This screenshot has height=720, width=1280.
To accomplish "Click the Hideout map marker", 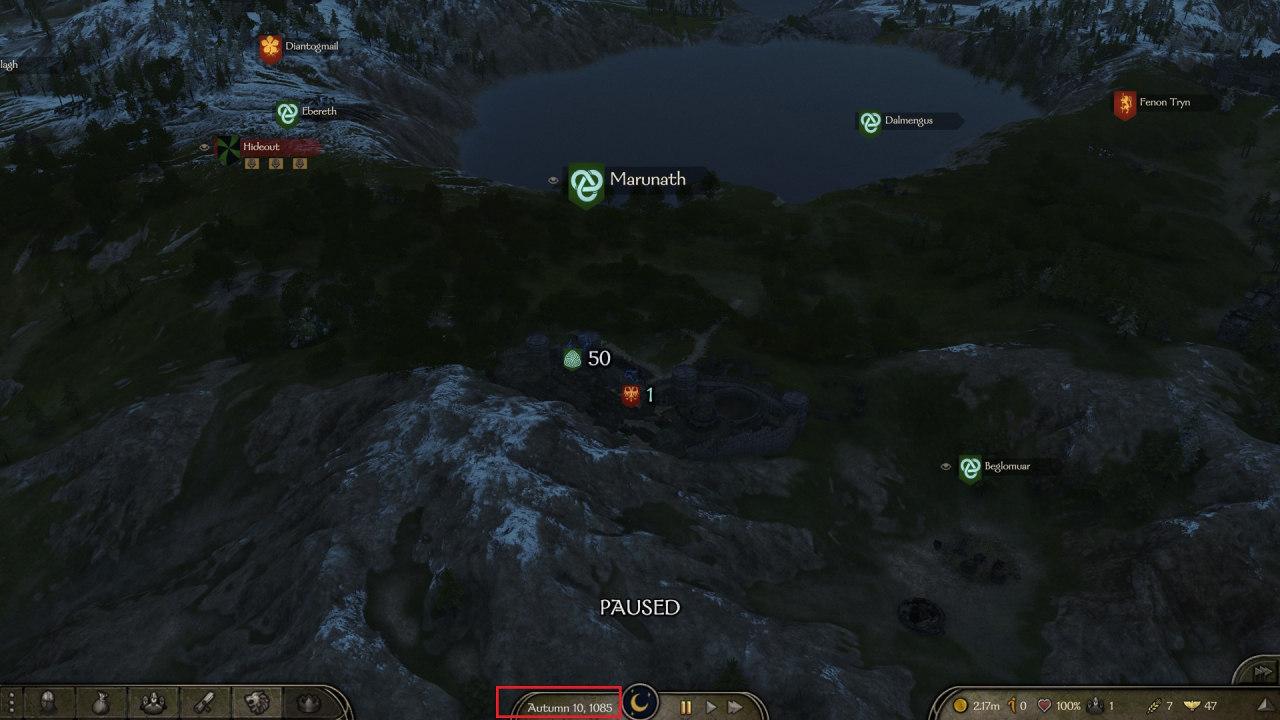I will pos(262,147).
